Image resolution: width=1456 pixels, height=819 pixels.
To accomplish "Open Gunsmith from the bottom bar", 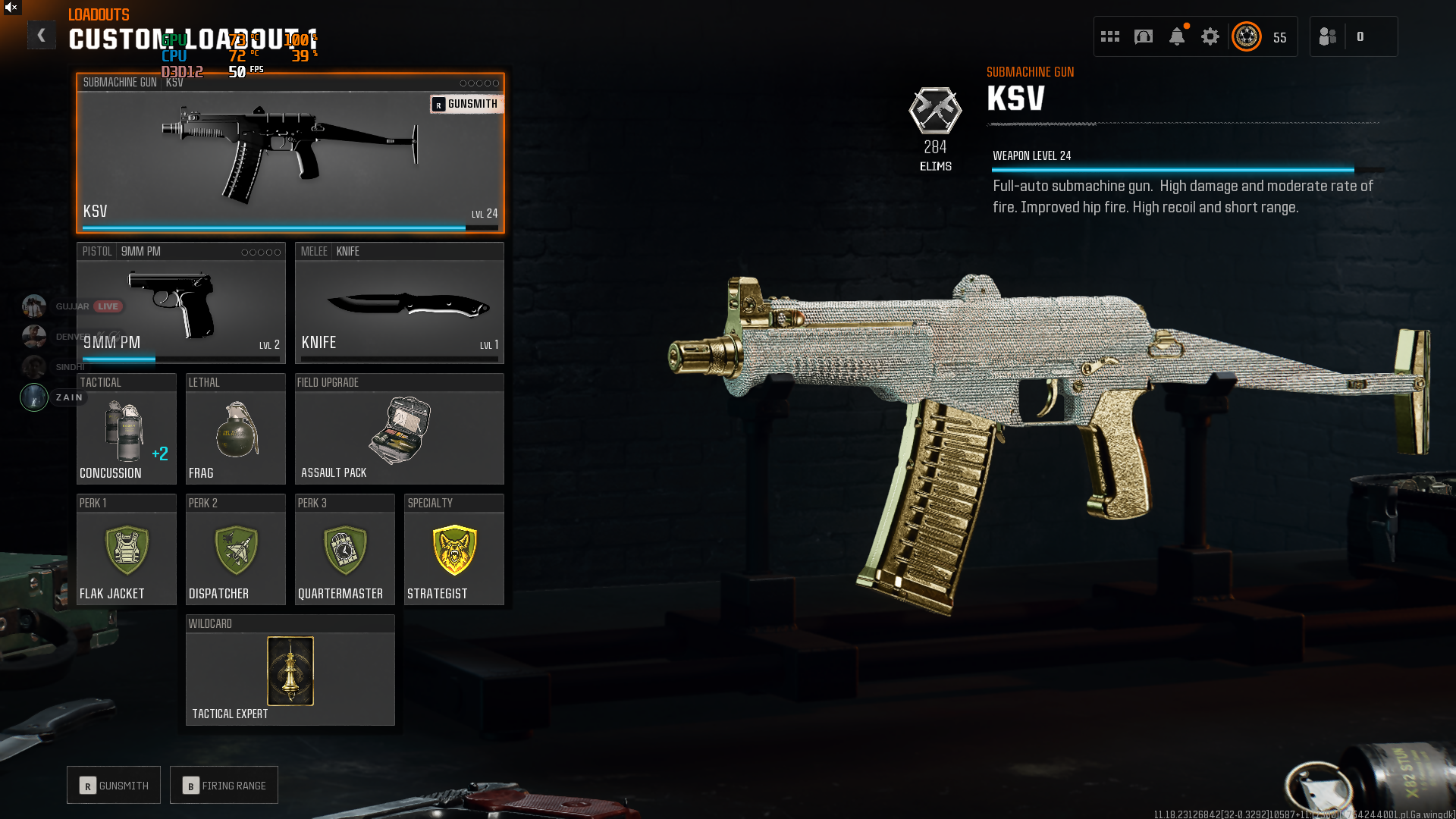I will coord(114,786).
